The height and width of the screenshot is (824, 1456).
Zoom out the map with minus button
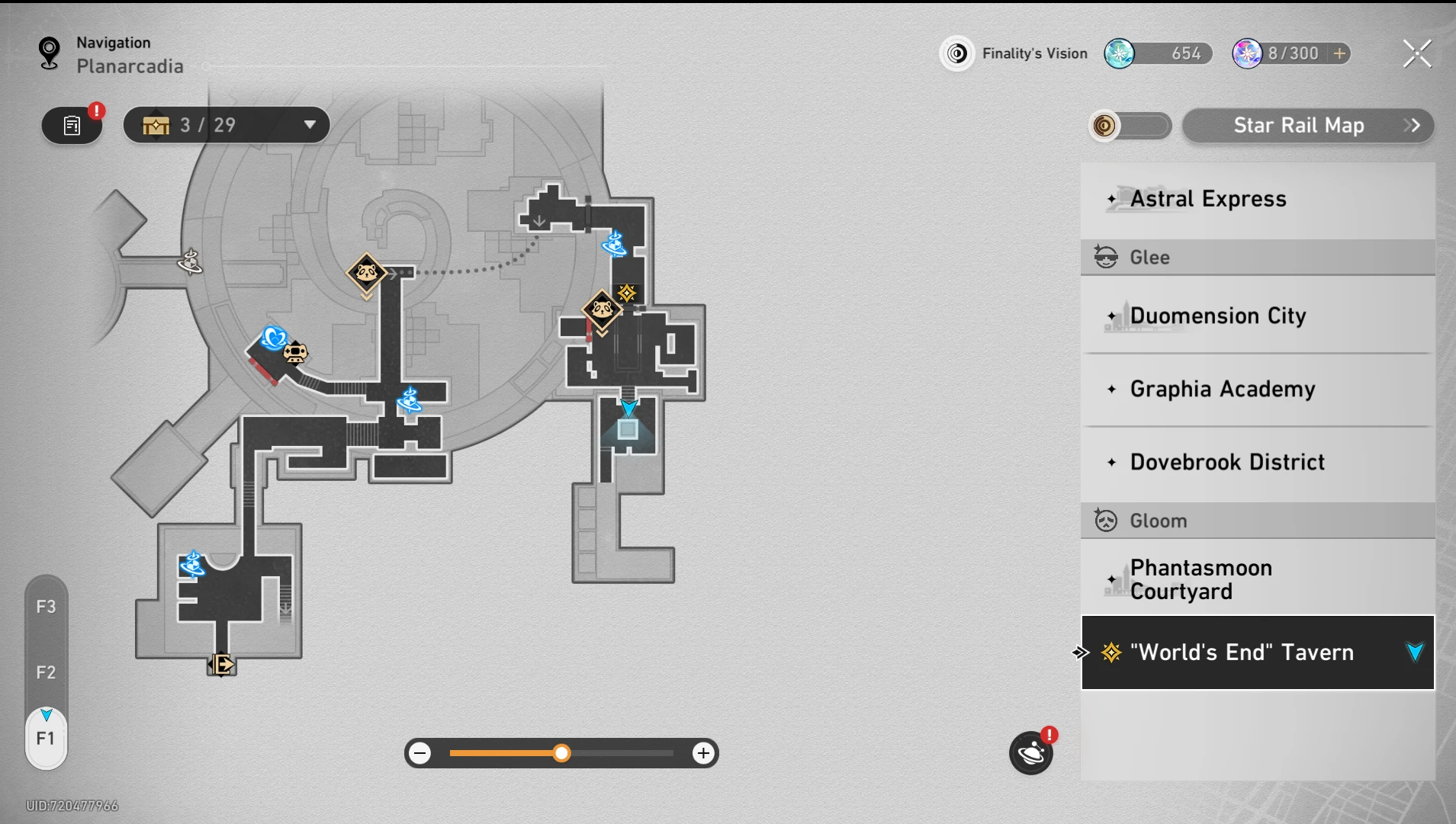[420, 754]
